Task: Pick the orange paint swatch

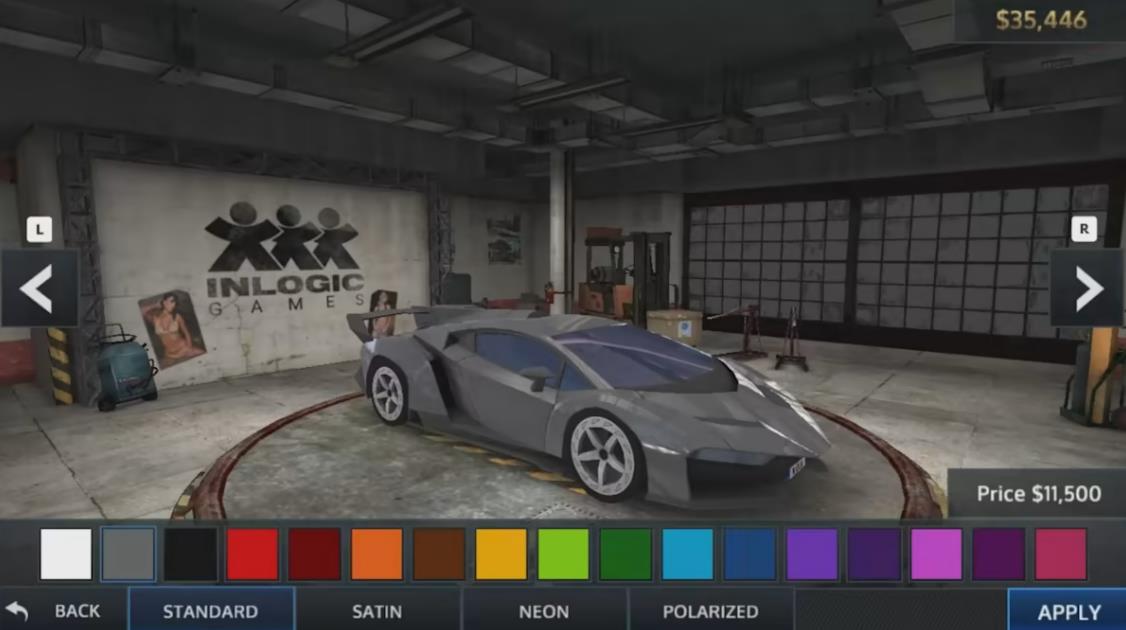Action: pos(377,554)
